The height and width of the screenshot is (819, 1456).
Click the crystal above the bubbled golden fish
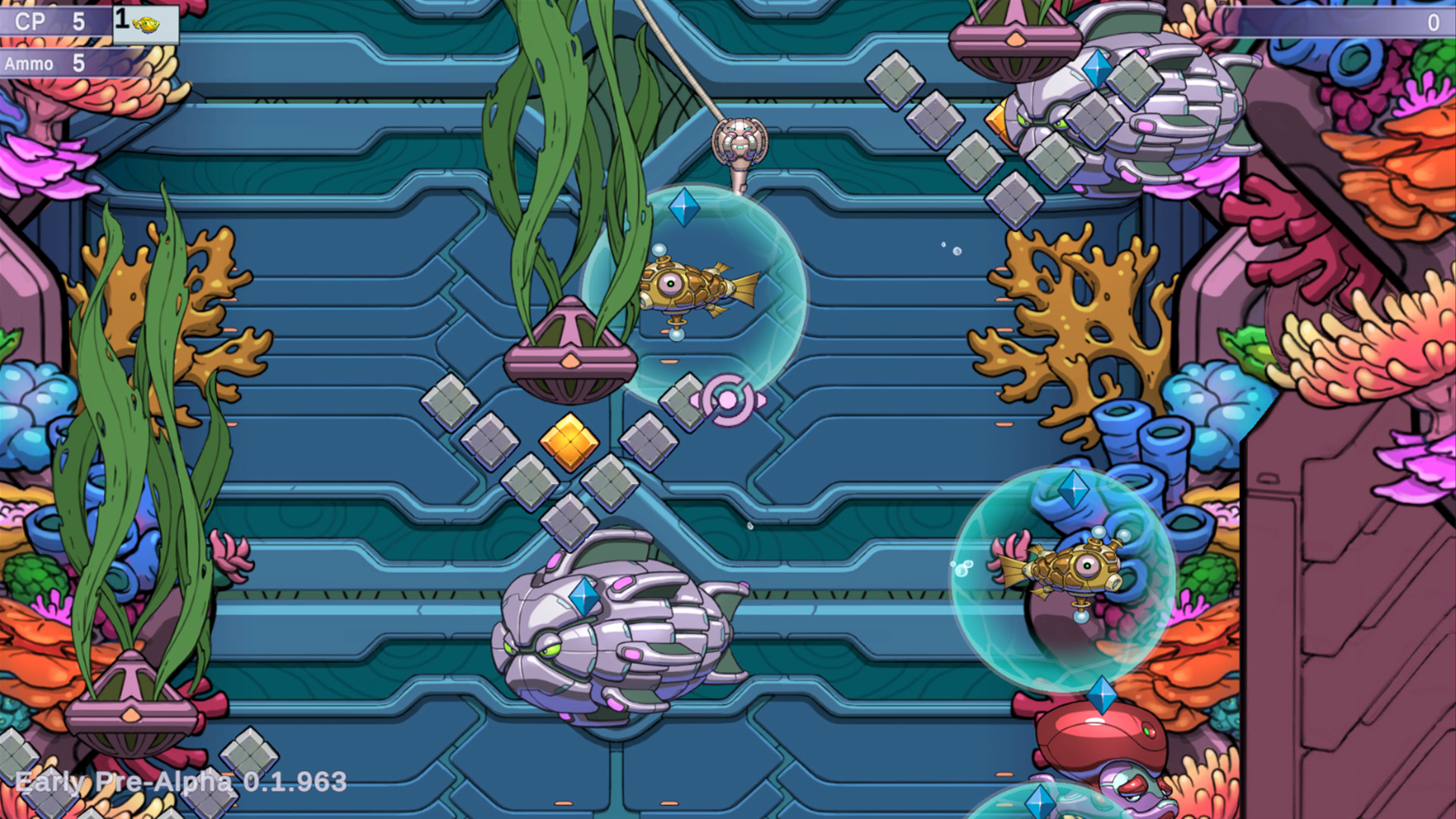pyautogui.click(x=1073, y=488)
